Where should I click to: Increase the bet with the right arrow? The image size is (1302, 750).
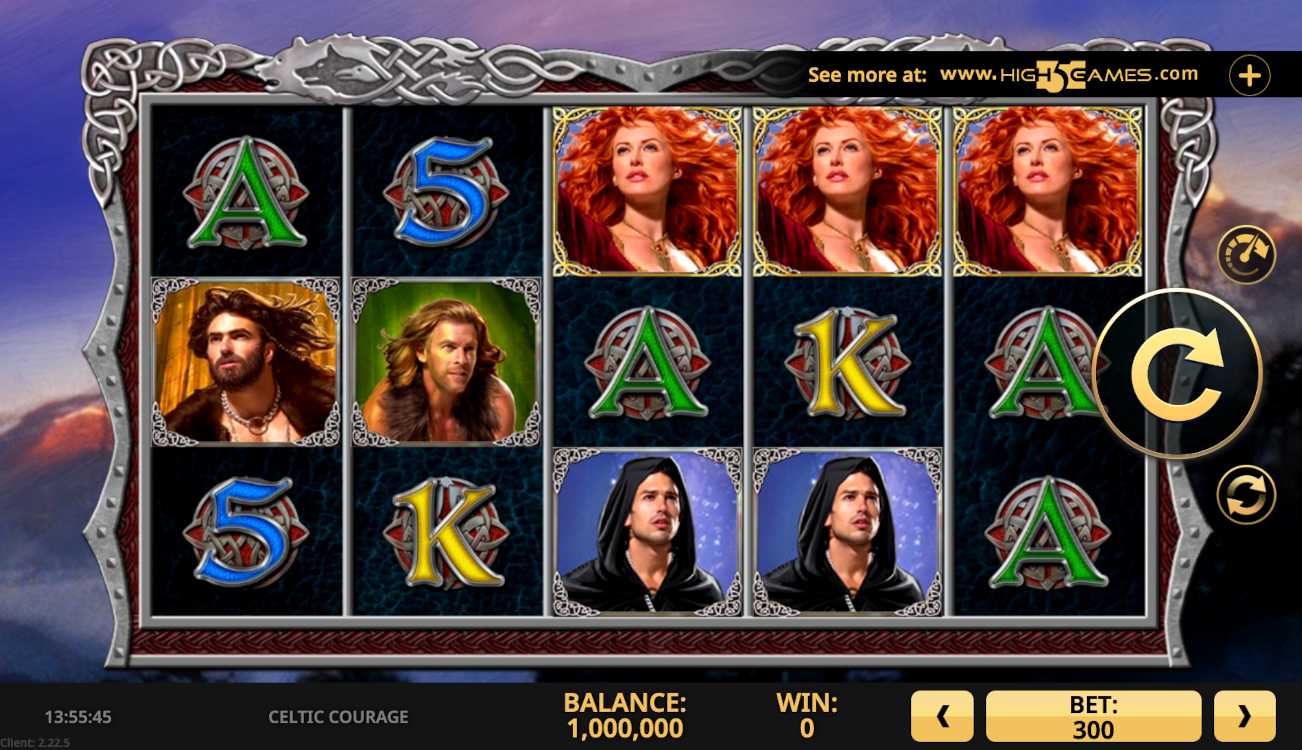point(1244,716)
